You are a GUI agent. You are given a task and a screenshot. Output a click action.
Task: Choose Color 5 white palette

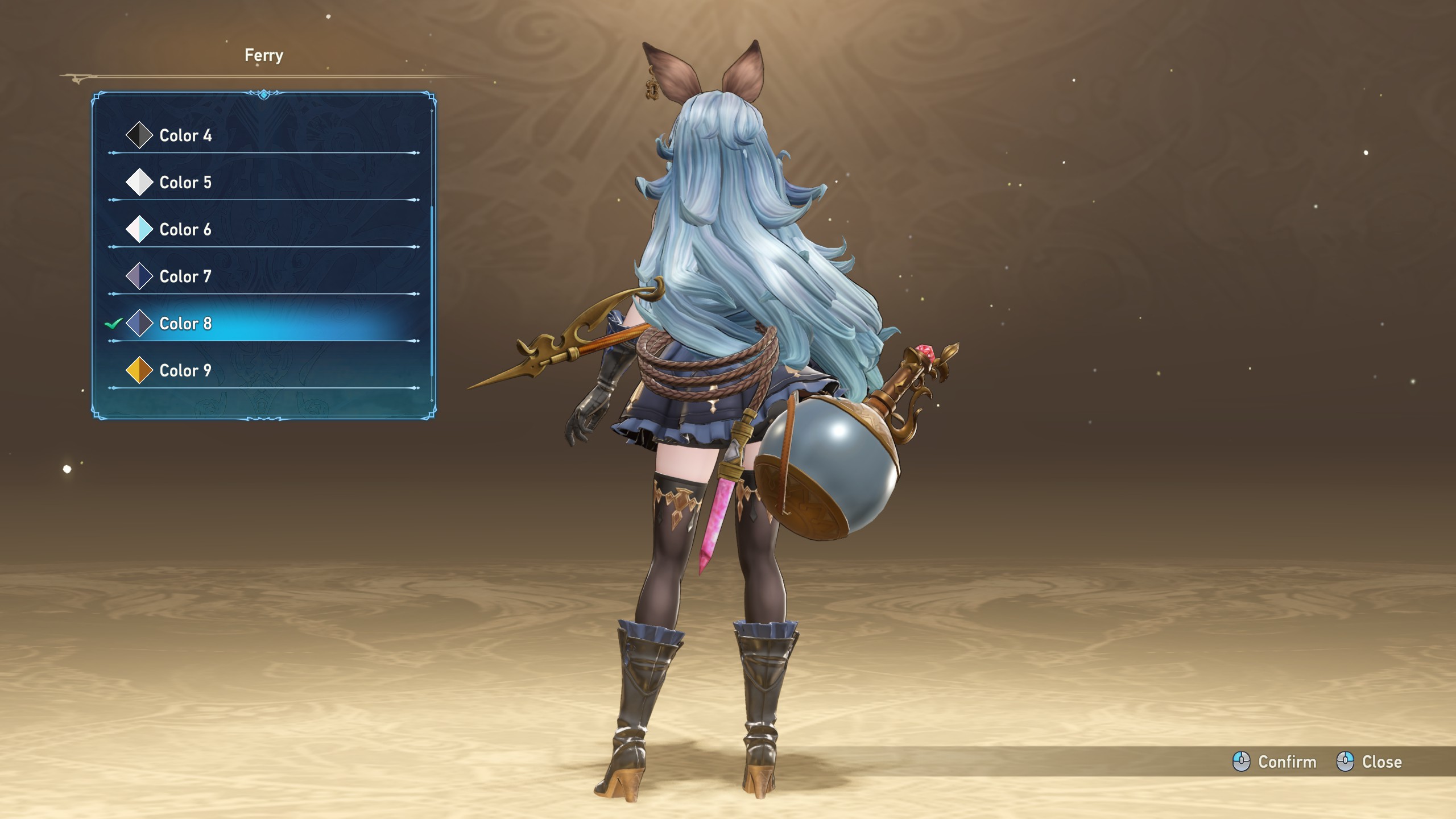tap(185, 183)
